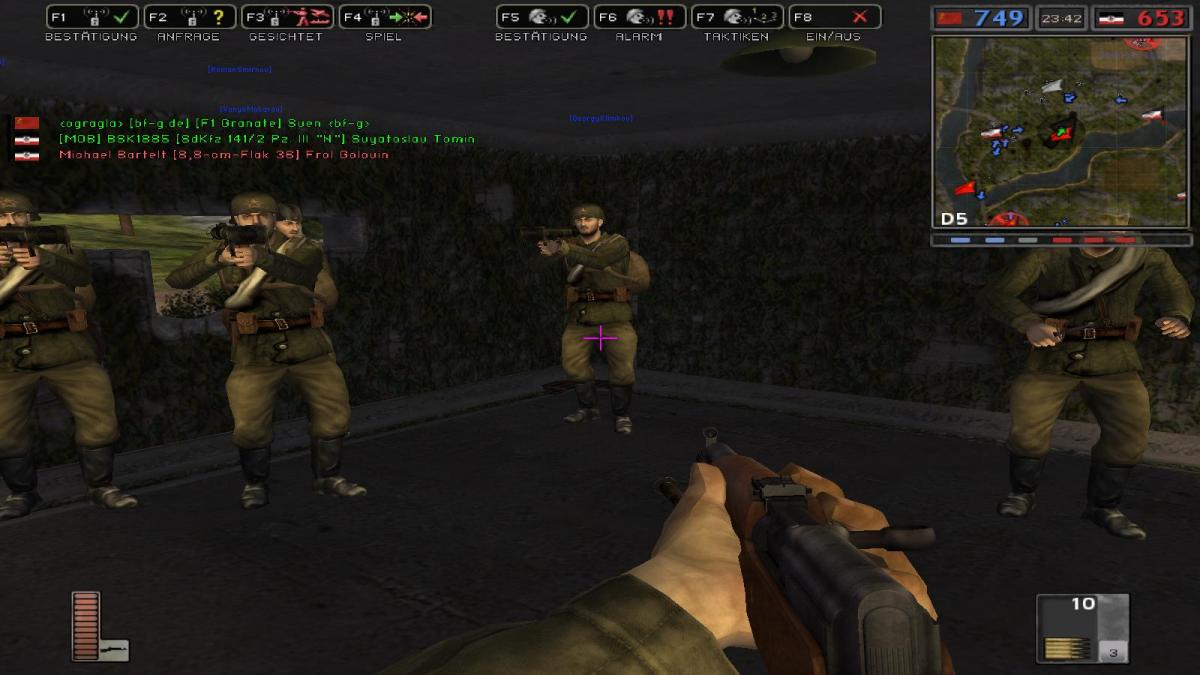Trigger the F6 Alarm voice command
Viewport: 1200px width, 675px height.
(639, 17)
